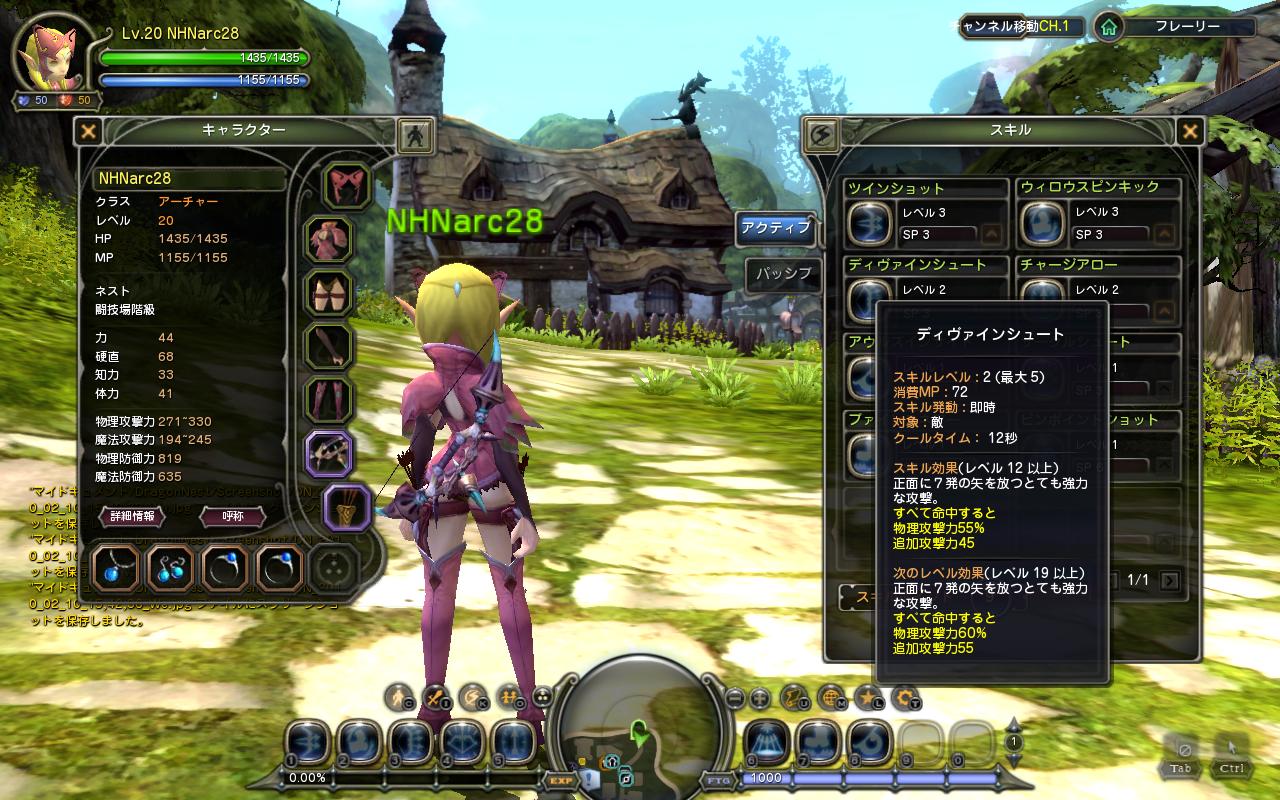
Task: Select the blue gem necklace slot
Action: 116,569
